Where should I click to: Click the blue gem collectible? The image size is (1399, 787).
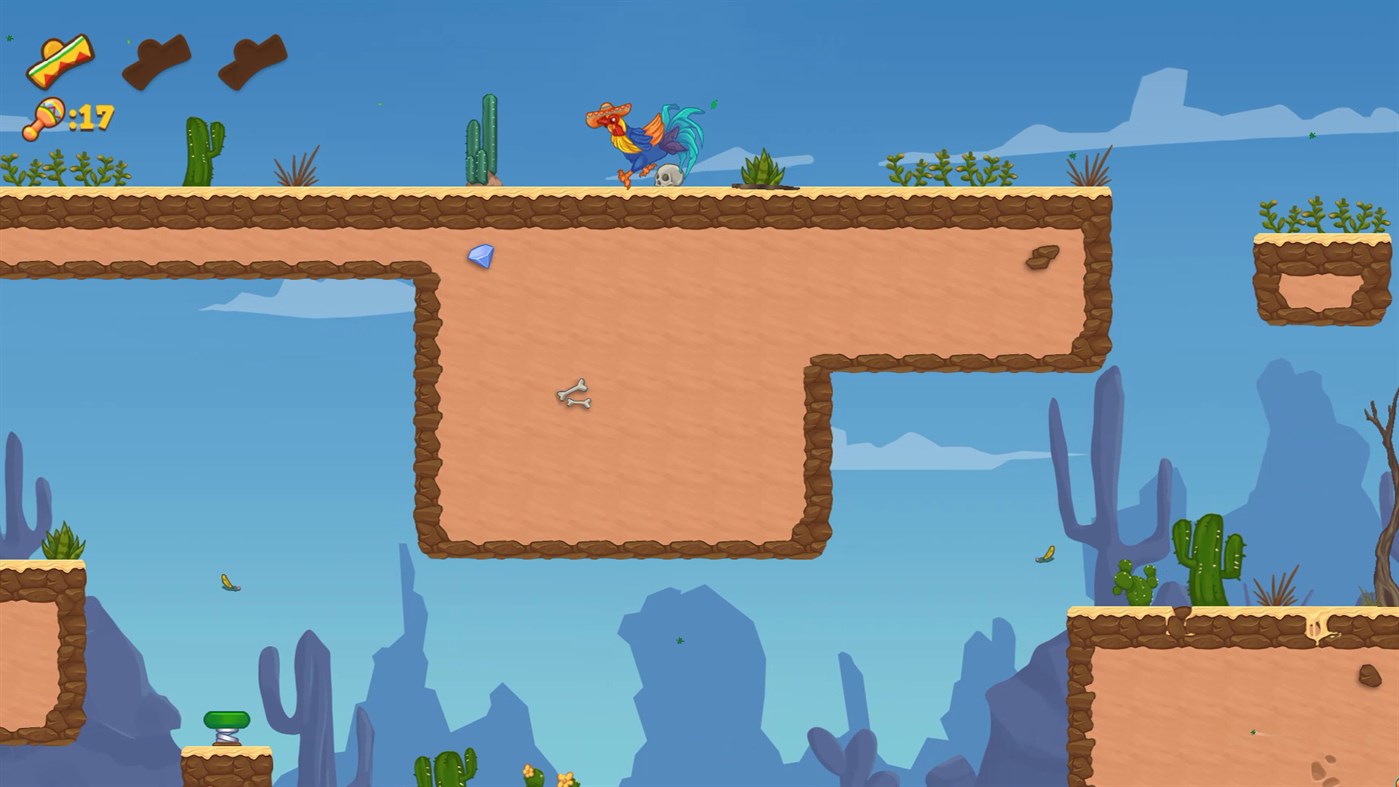click(479, 257)
